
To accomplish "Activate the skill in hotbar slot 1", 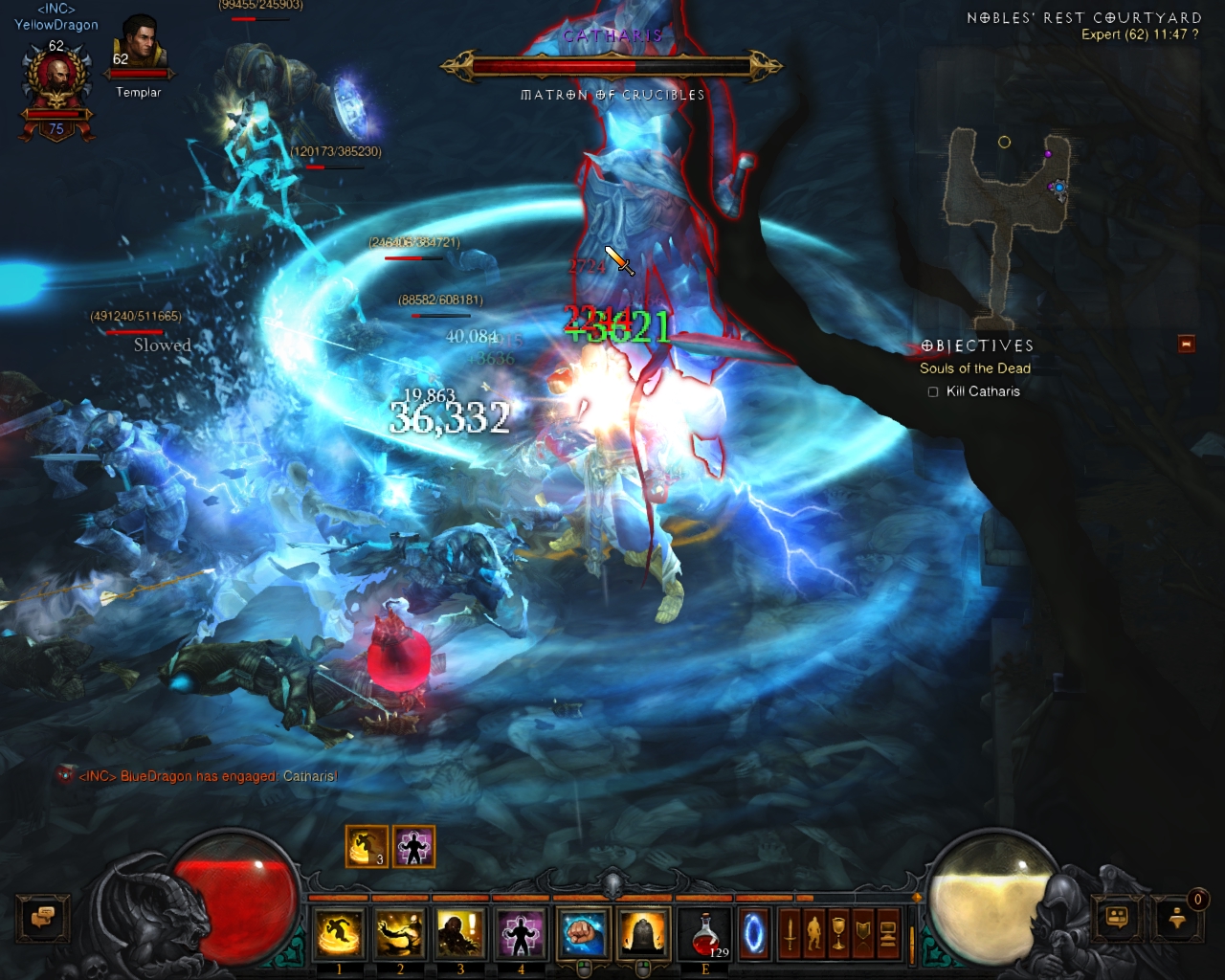I will [x=339, y=932].
